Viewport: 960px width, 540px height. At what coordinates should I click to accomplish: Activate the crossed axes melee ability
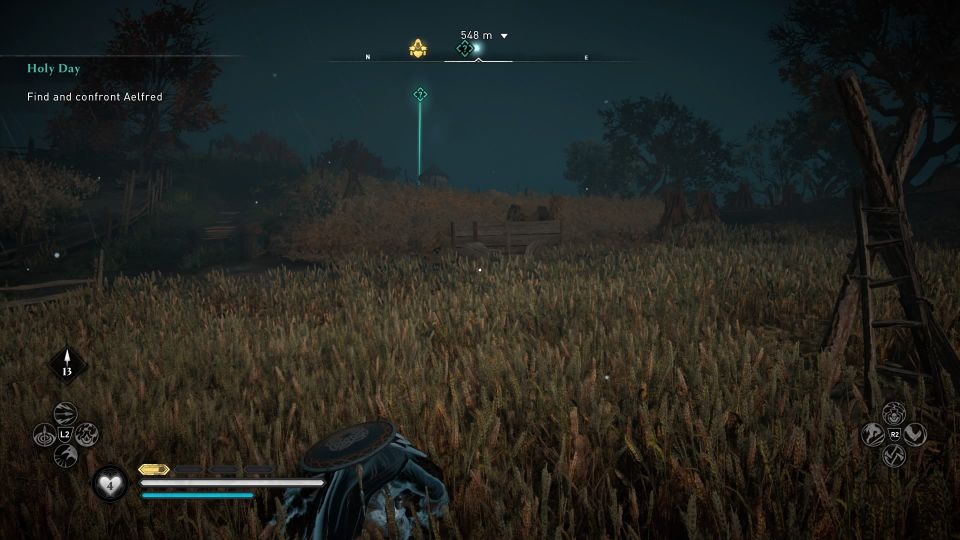(894, 455)
